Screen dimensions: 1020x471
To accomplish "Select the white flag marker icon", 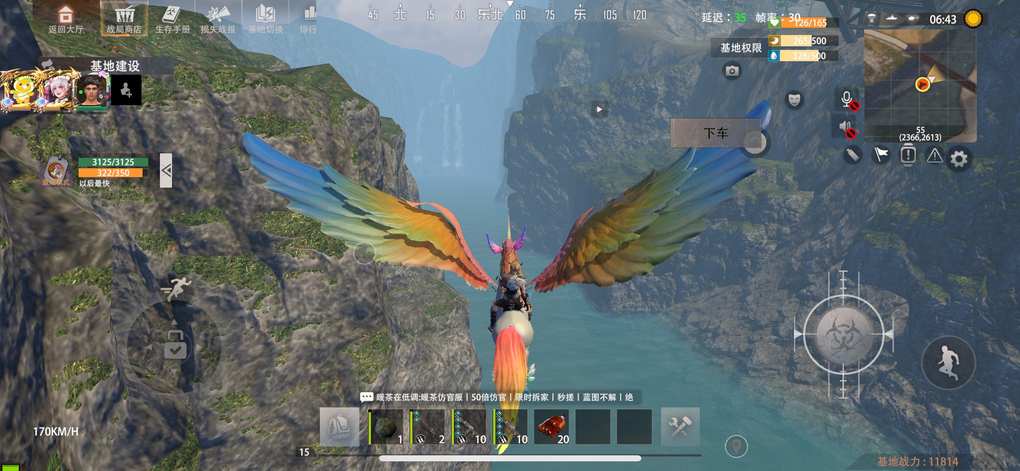I will pos(881,155).
